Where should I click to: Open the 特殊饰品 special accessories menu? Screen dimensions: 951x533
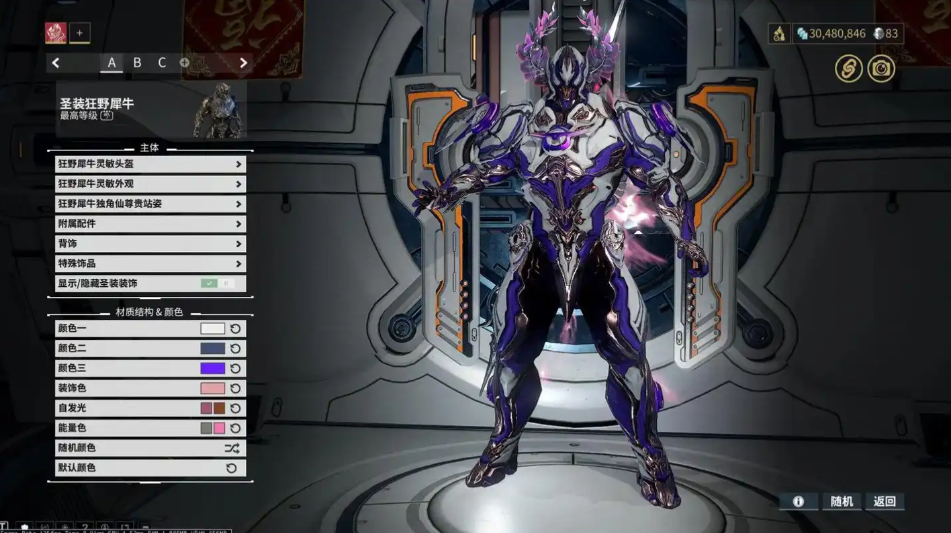point(150,264)
